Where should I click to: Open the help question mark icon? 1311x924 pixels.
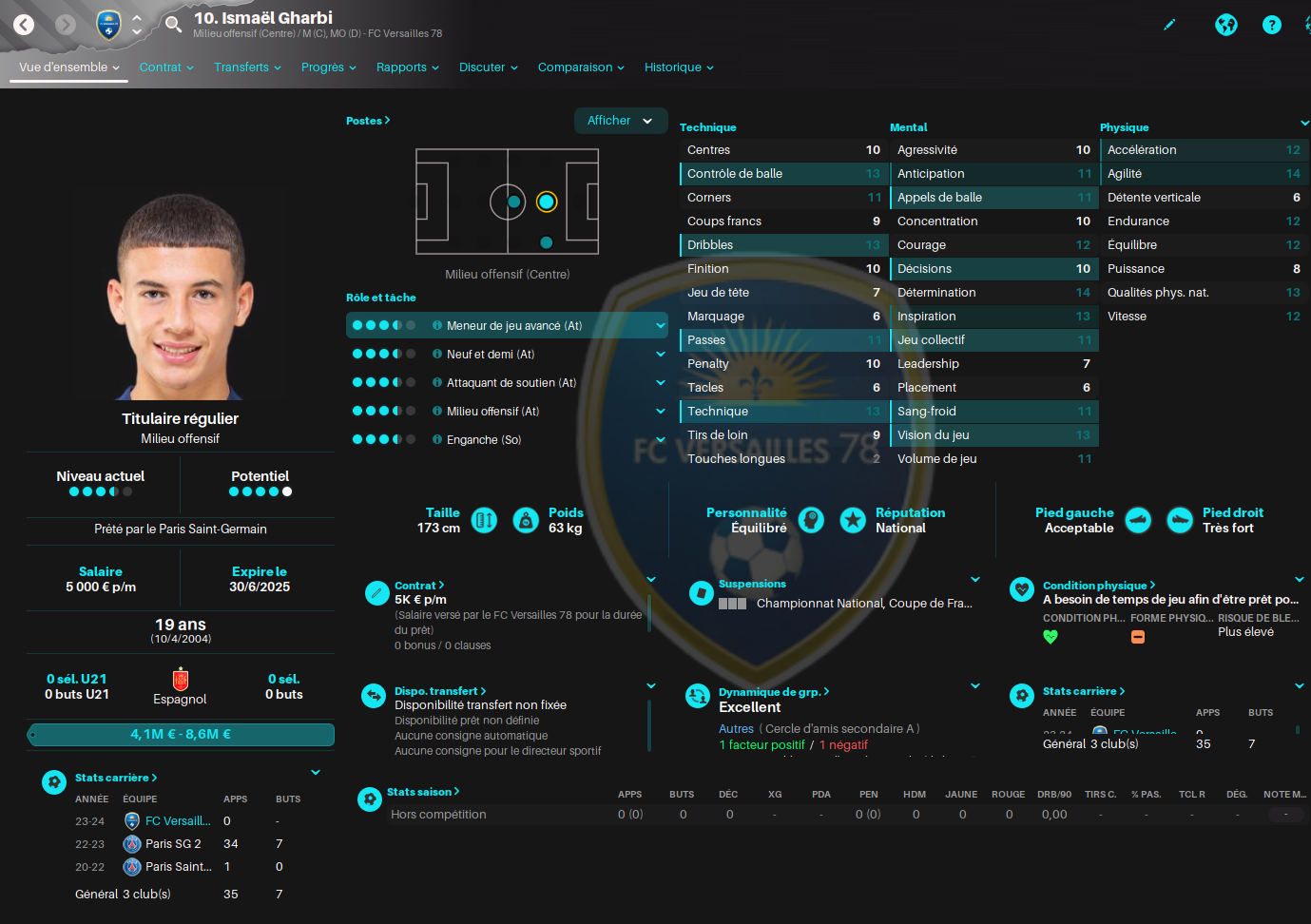click(1271, 25)
